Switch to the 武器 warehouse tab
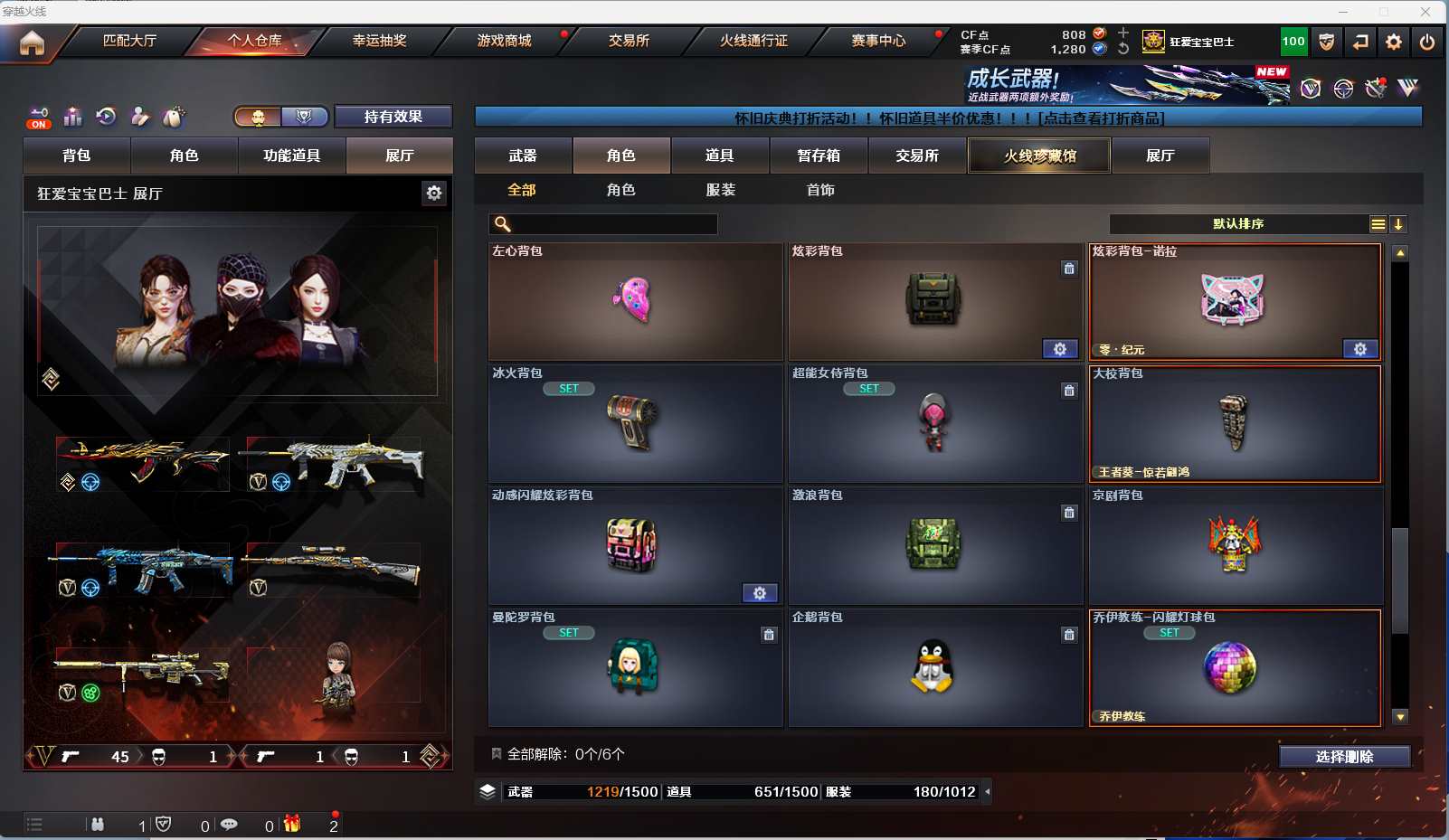 point(523,156)
